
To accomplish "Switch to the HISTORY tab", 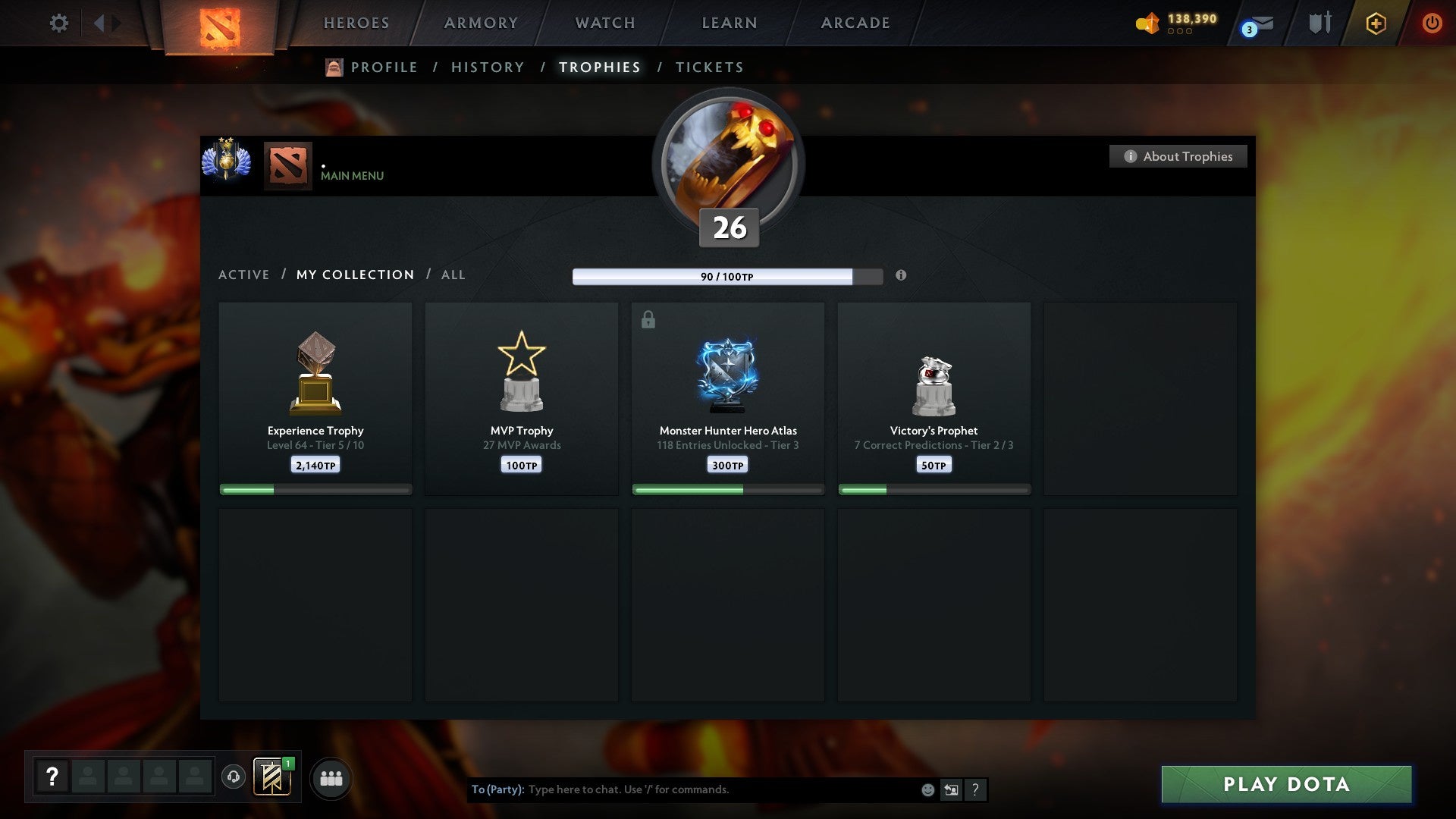I will point(487,67).
